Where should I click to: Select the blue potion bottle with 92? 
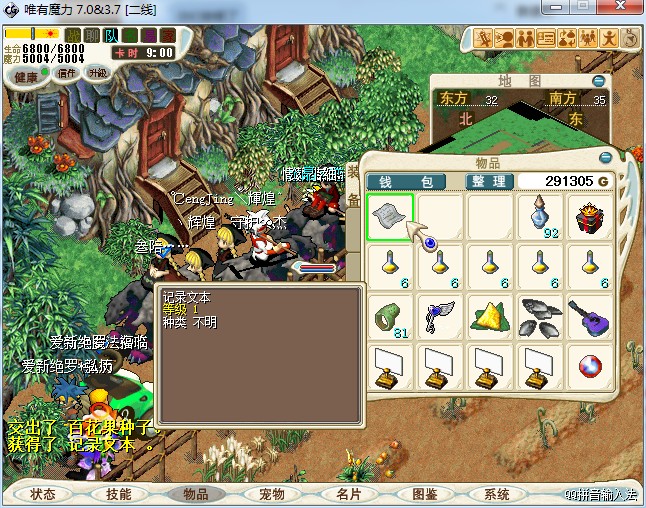[x=541, y=216]
